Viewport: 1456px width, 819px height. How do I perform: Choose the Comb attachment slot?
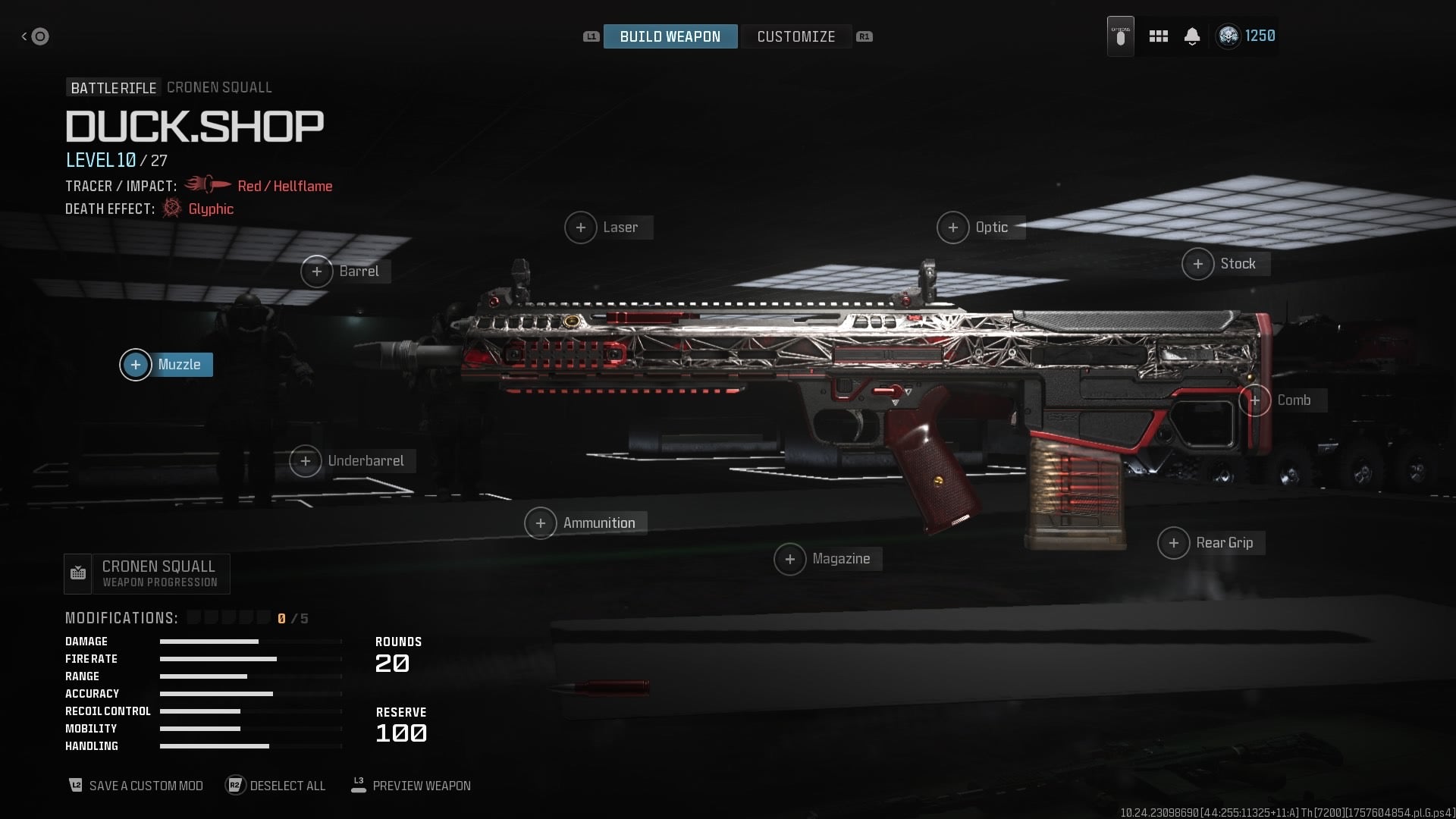click(1282, 400)
